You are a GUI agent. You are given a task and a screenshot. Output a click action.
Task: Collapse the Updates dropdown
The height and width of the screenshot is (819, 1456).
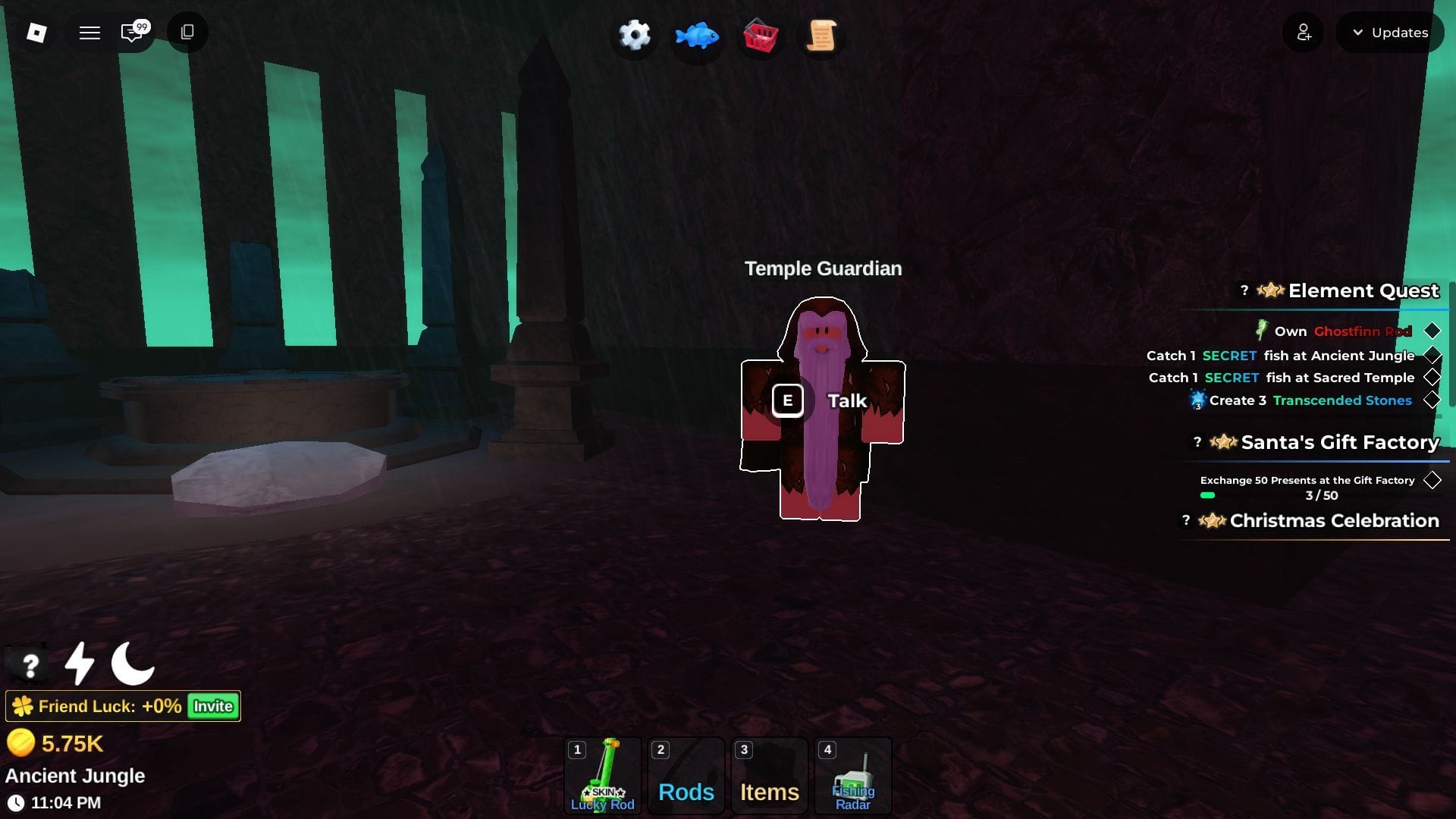pyautogui.click(x=1390, y=33)
